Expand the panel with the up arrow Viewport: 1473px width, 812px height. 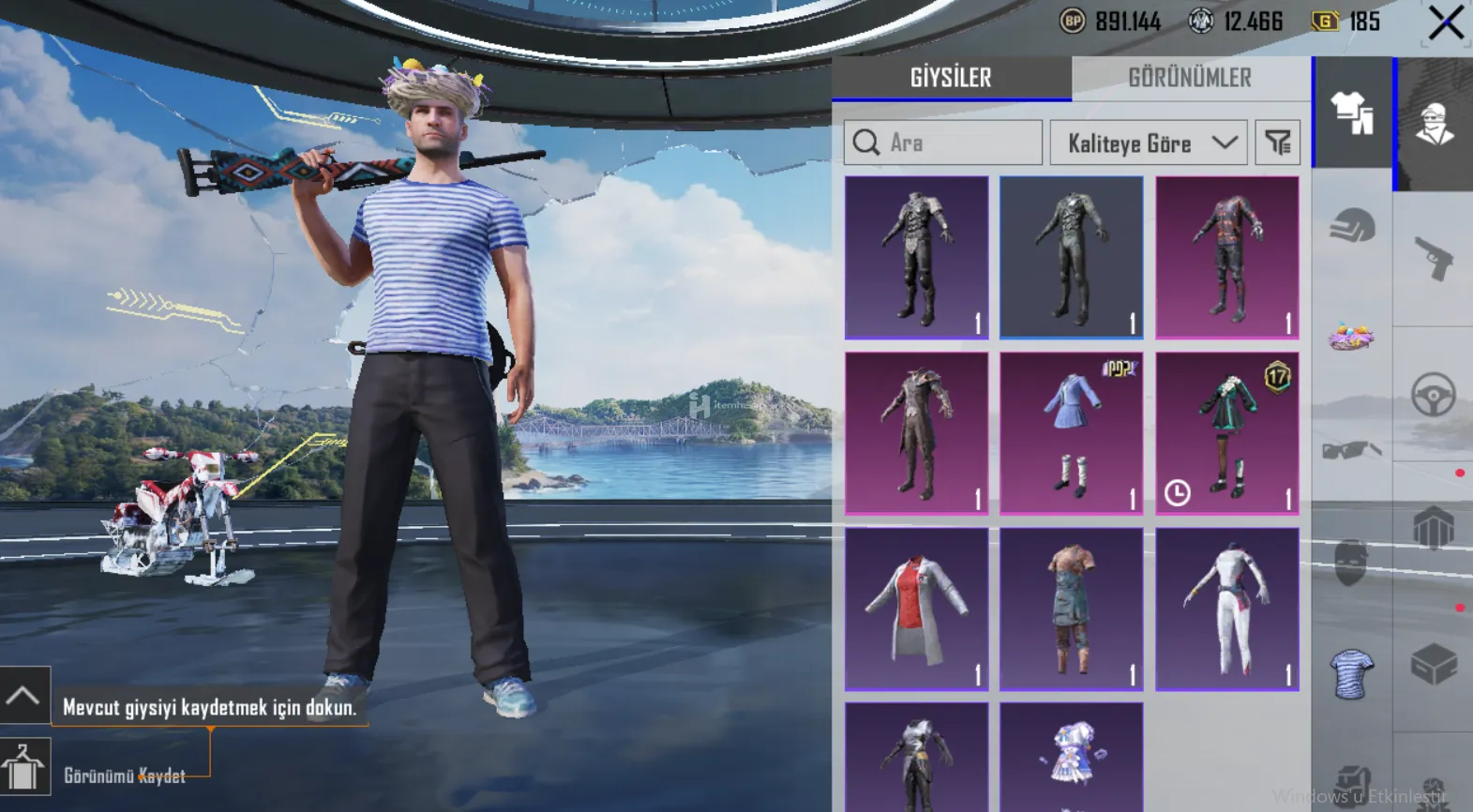[23, 696]
